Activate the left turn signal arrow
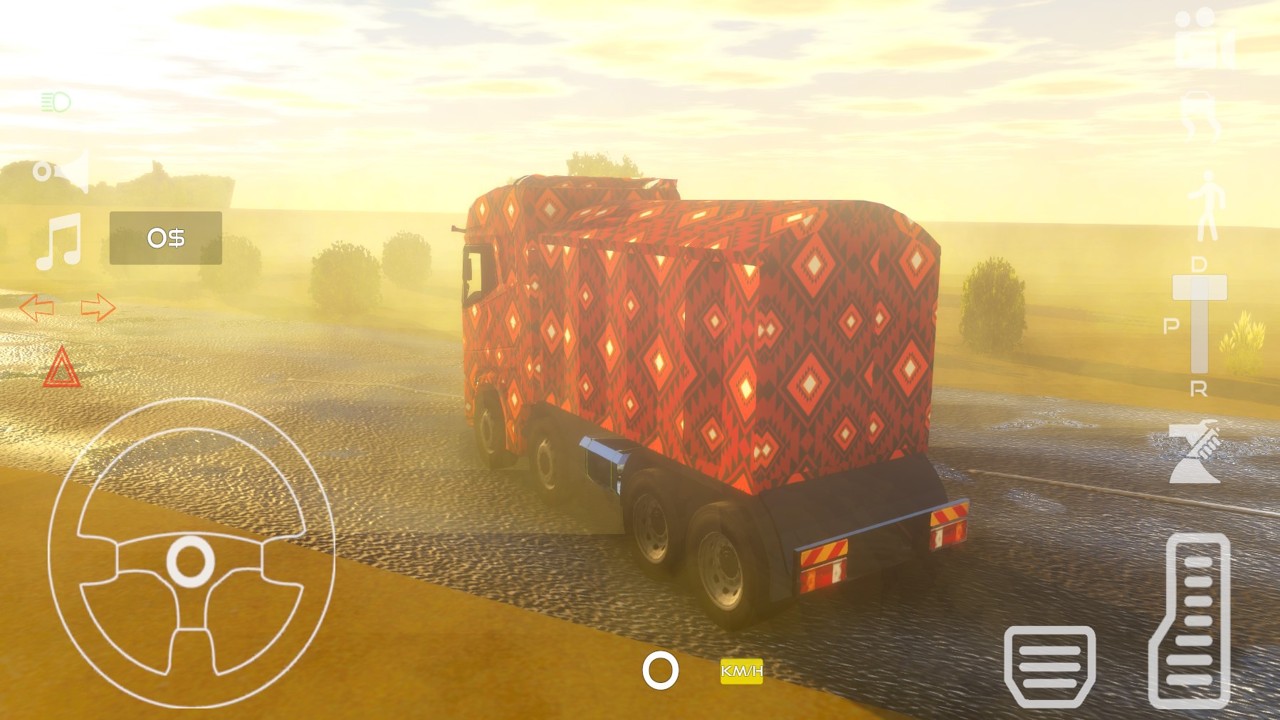Image resolution: width=1280 pixels, height=720 pixels. click(x=37, y=308)
